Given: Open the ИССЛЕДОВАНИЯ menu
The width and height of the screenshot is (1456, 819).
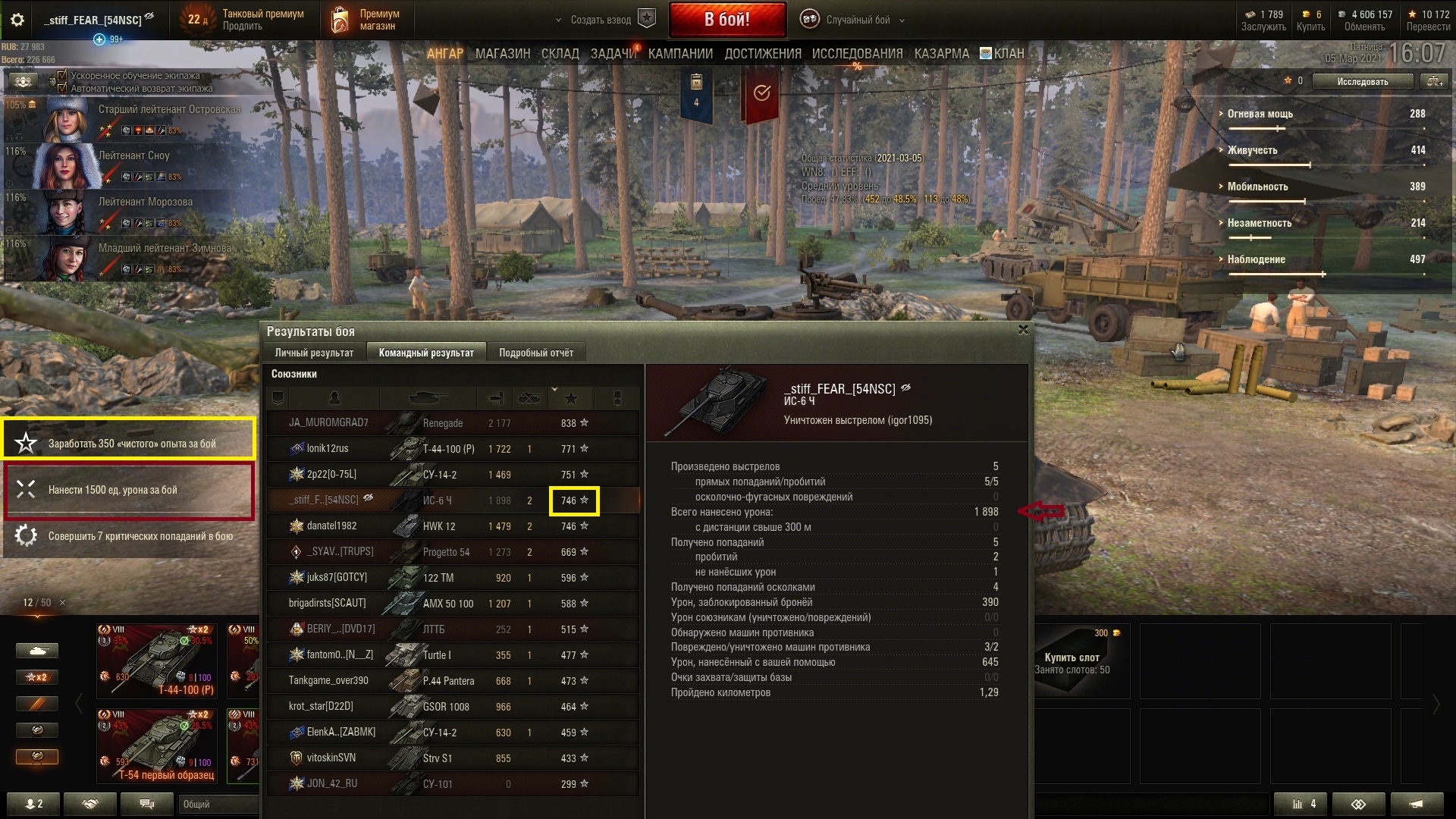Looking at the screenshot, I should pyautogui.click(x=857, y=54).
